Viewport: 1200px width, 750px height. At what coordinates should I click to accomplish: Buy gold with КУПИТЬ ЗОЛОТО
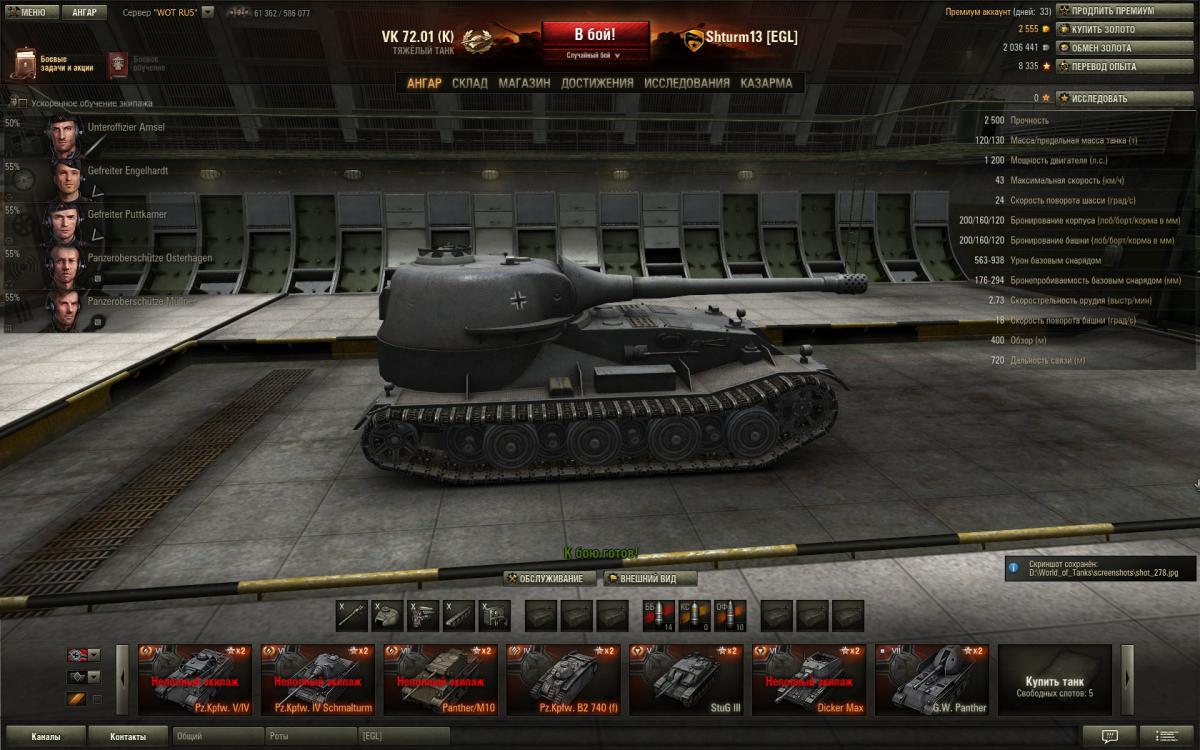(x=1124, y=29)
